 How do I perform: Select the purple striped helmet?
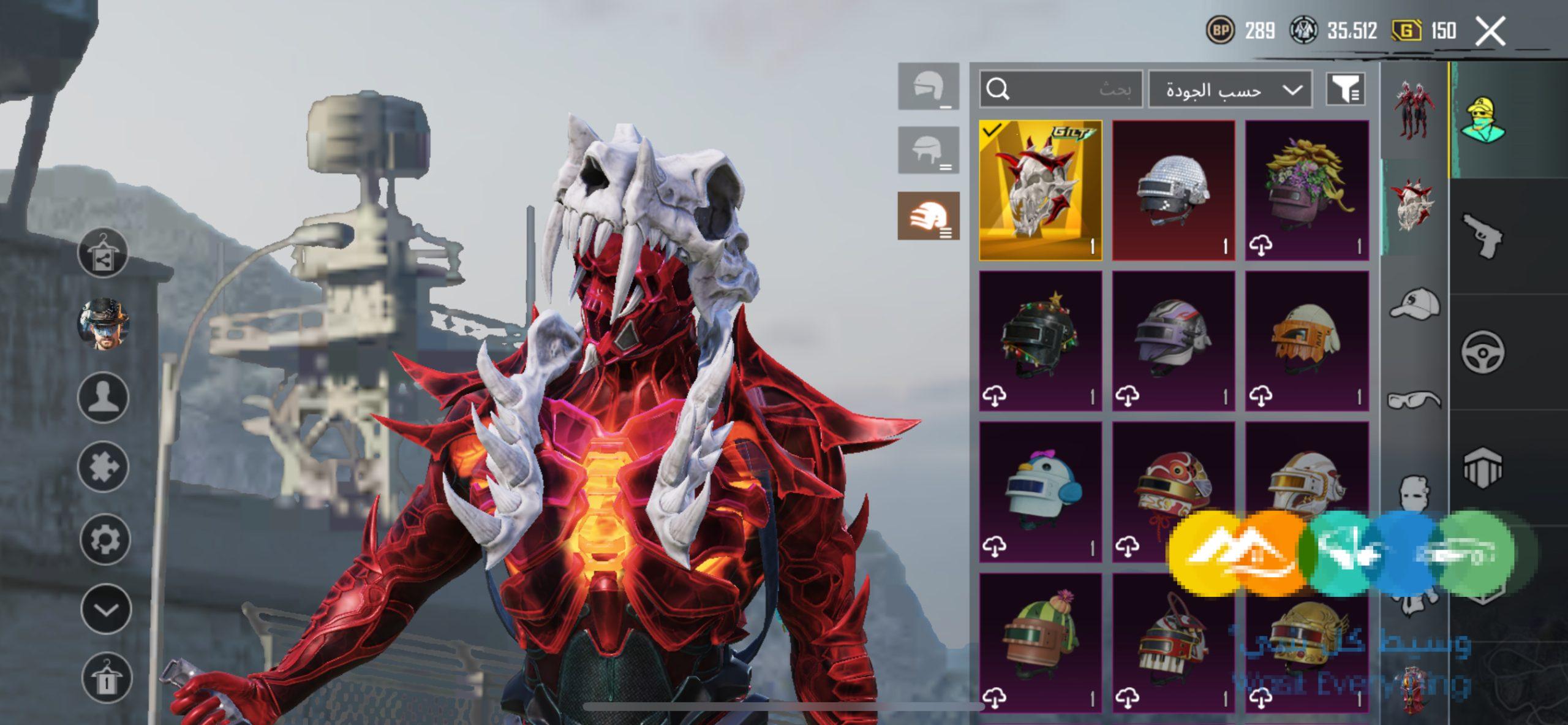point(1173,341)
